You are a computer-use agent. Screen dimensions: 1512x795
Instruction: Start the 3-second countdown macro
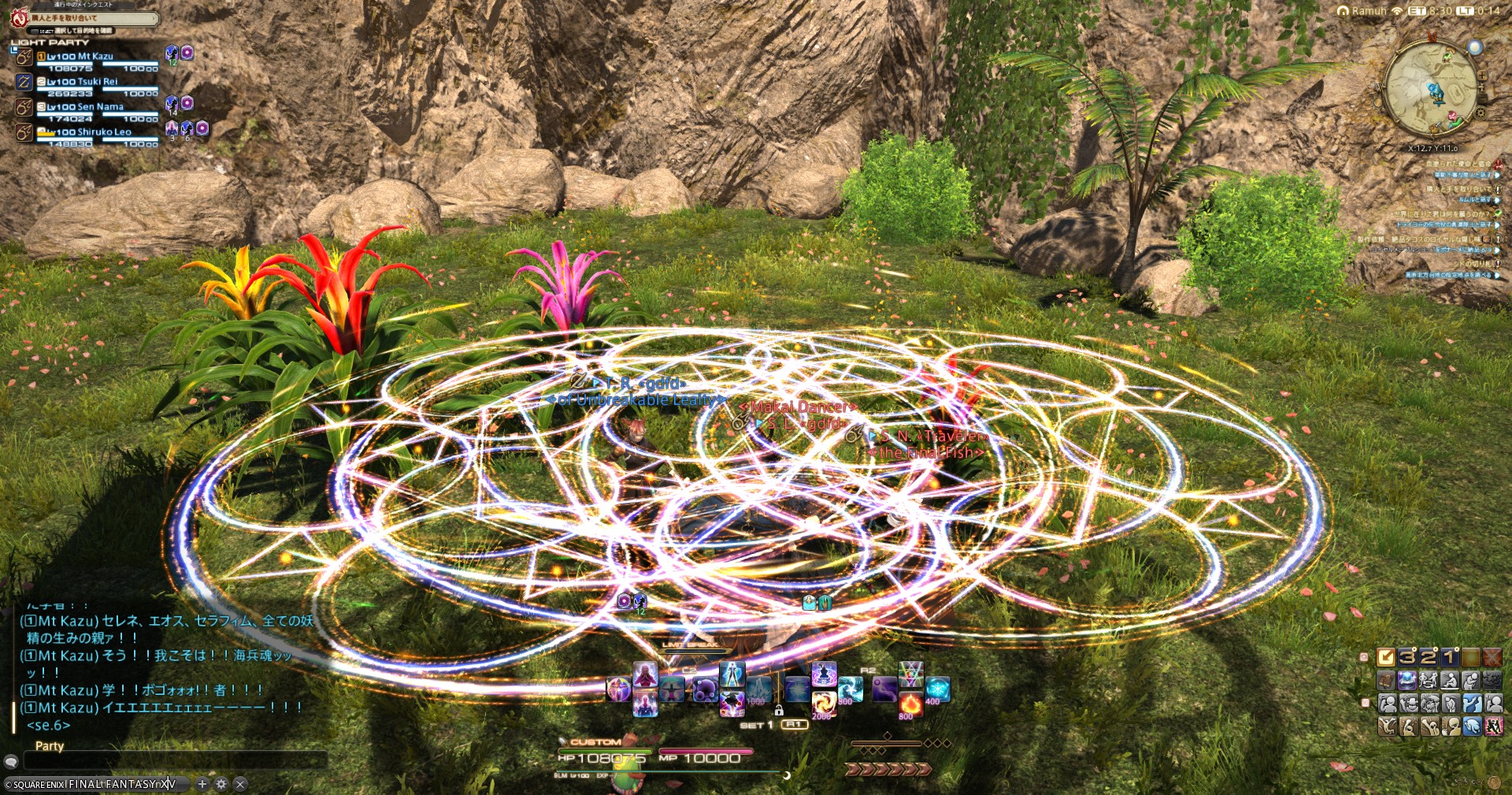[1407, 657]
